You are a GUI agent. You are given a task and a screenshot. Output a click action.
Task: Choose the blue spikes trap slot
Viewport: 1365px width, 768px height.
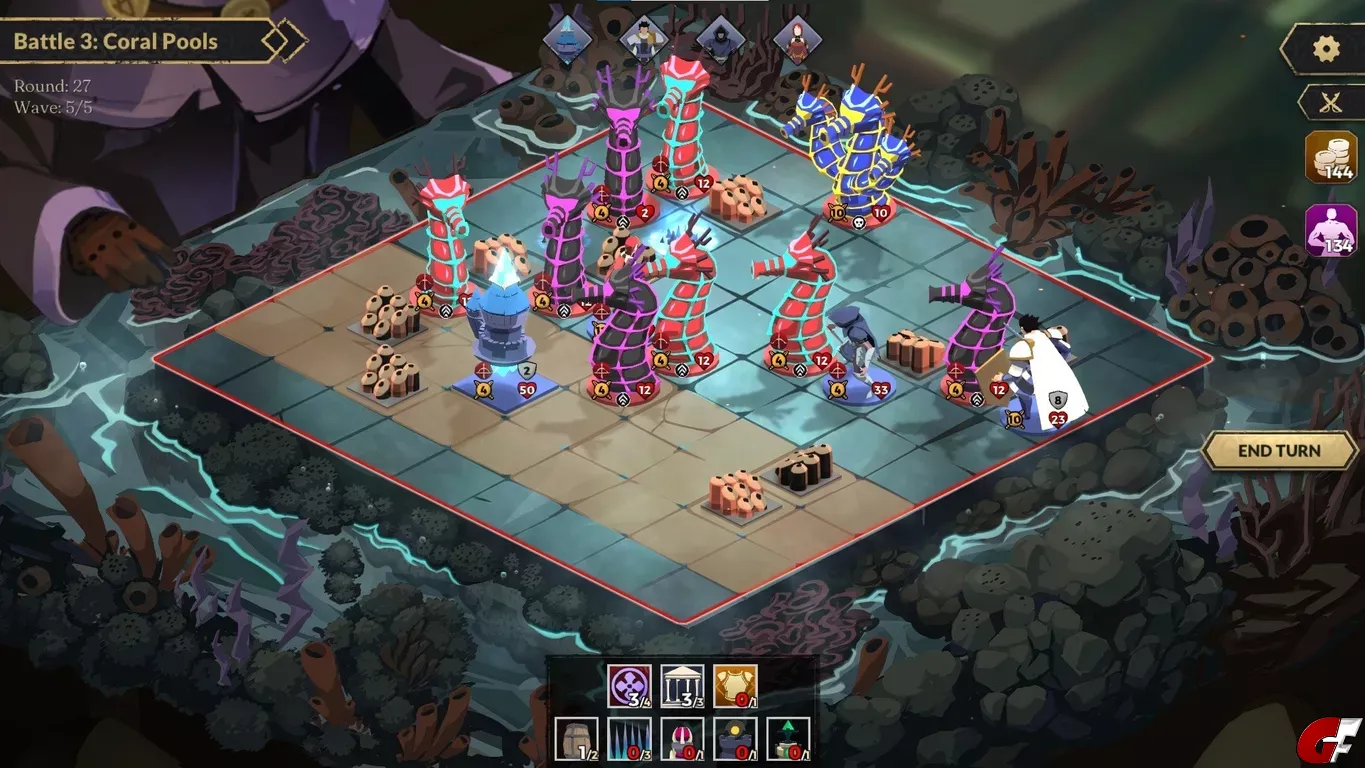pos(629,739)
